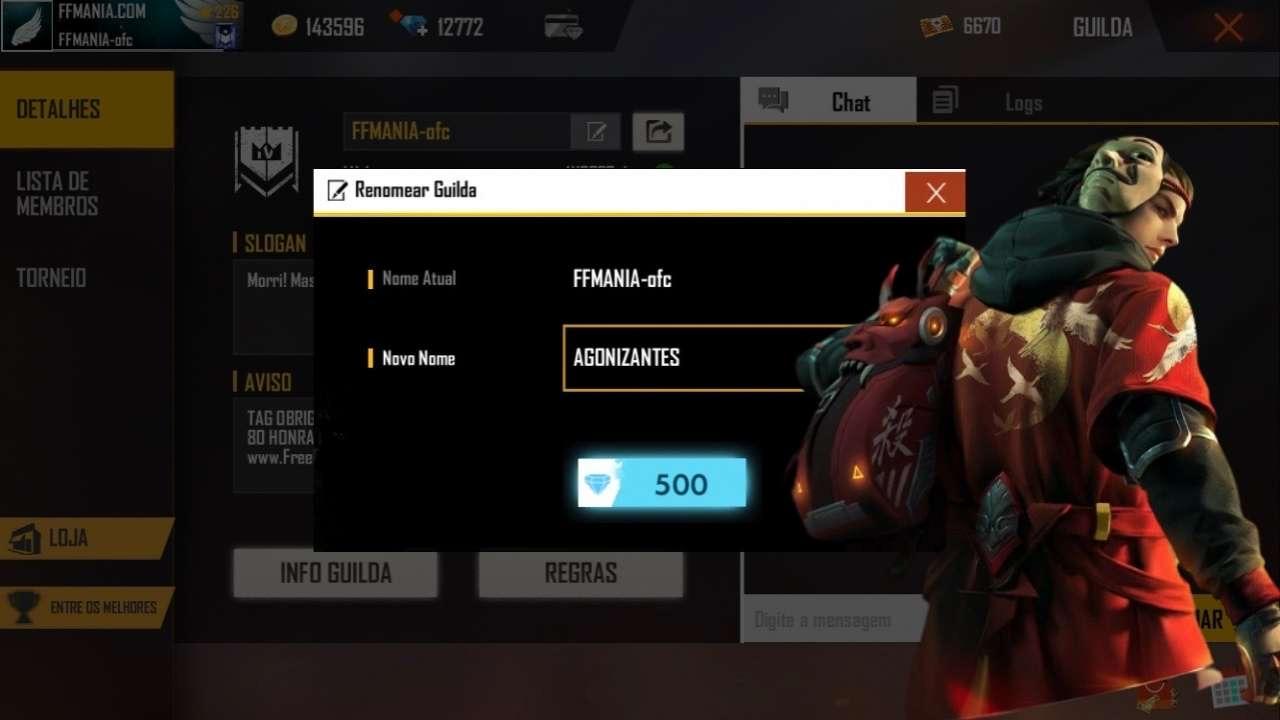Click the Info Guilda button

[x=334, y=572]
